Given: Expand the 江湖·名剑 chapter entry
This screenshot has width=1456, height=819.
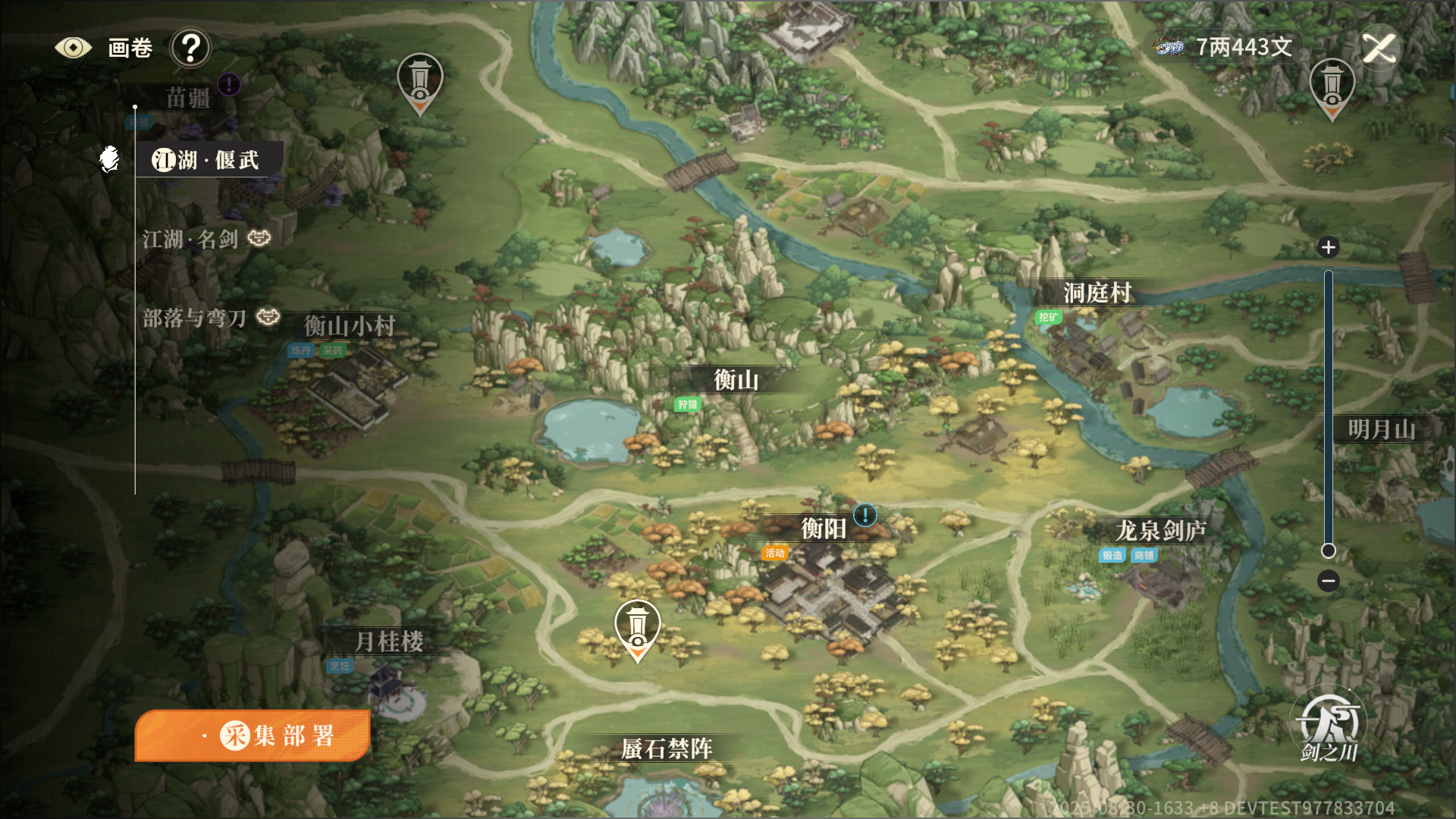Looking at the screenshot, I should (191, 239).
